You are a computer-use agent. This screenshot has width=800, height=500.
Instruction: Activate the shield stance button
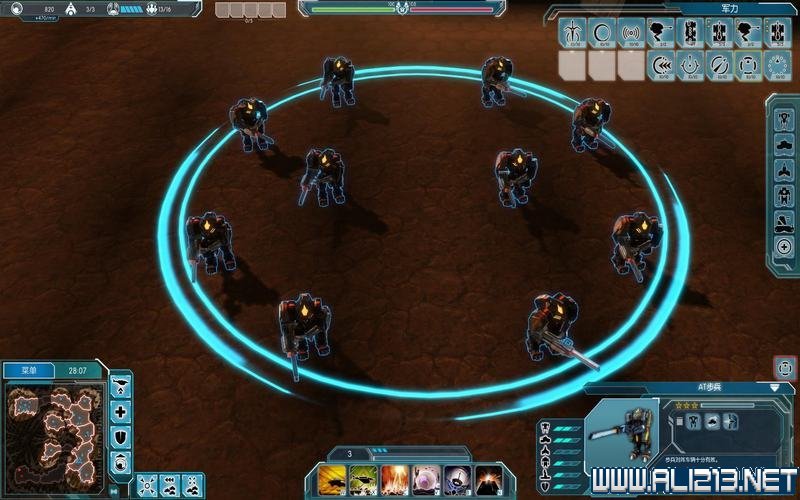121,436
